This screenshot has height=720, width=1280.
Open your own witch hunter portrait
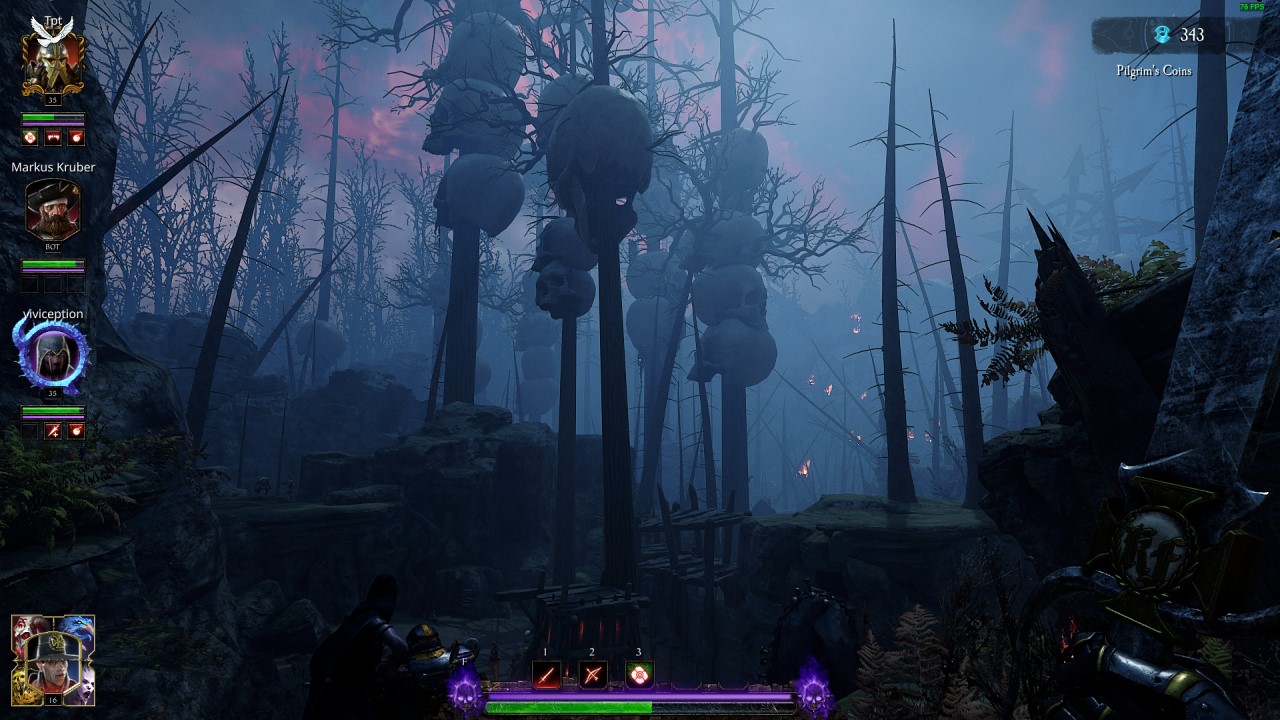53,660
